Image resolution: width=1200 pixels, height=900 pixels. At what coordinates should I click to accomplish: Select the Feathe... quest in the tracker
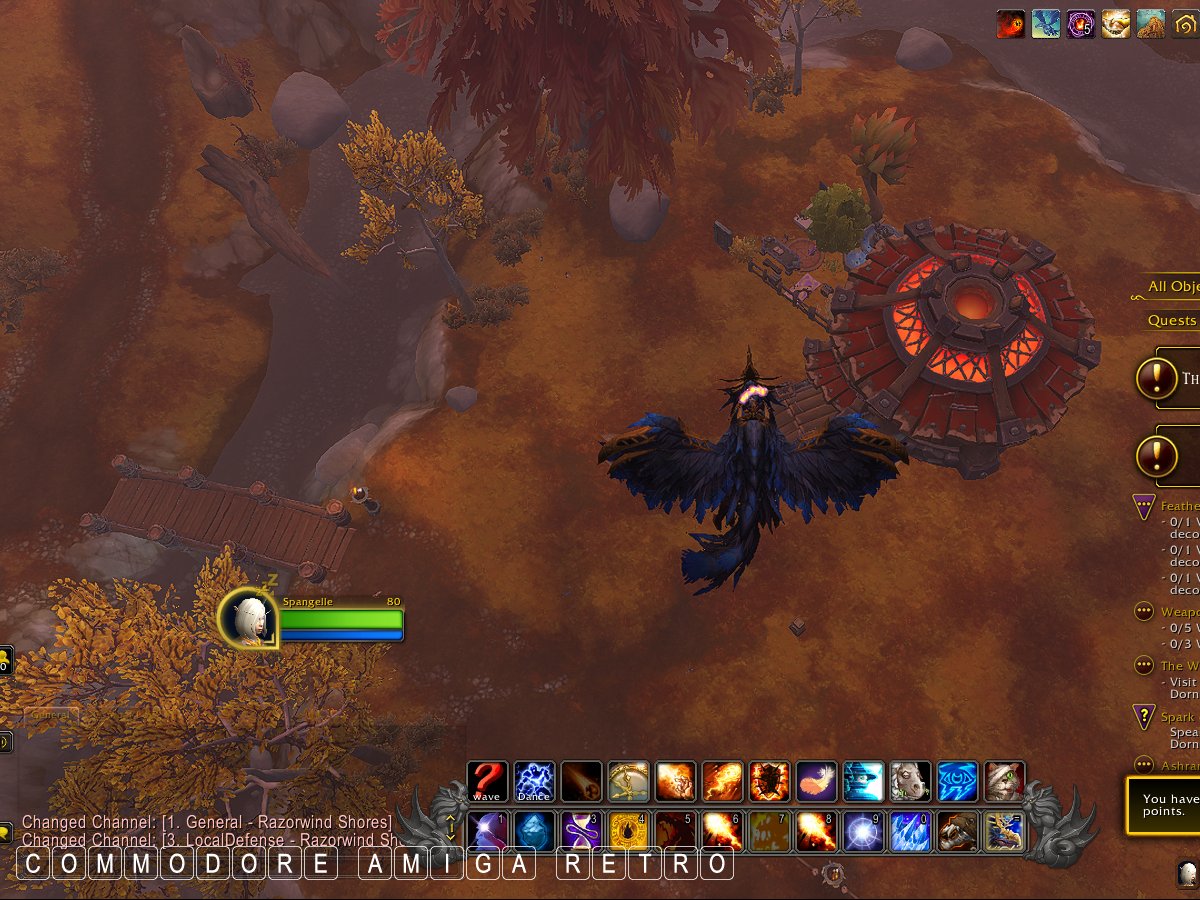tap(1180, 506)
